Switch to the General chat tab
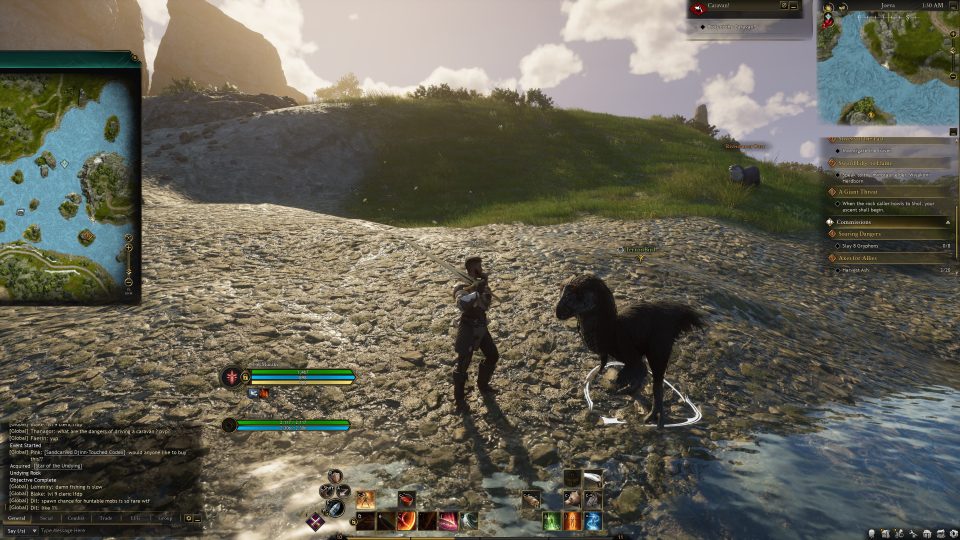The width and height of the screenshot is (960, 540). click(17, 518)
